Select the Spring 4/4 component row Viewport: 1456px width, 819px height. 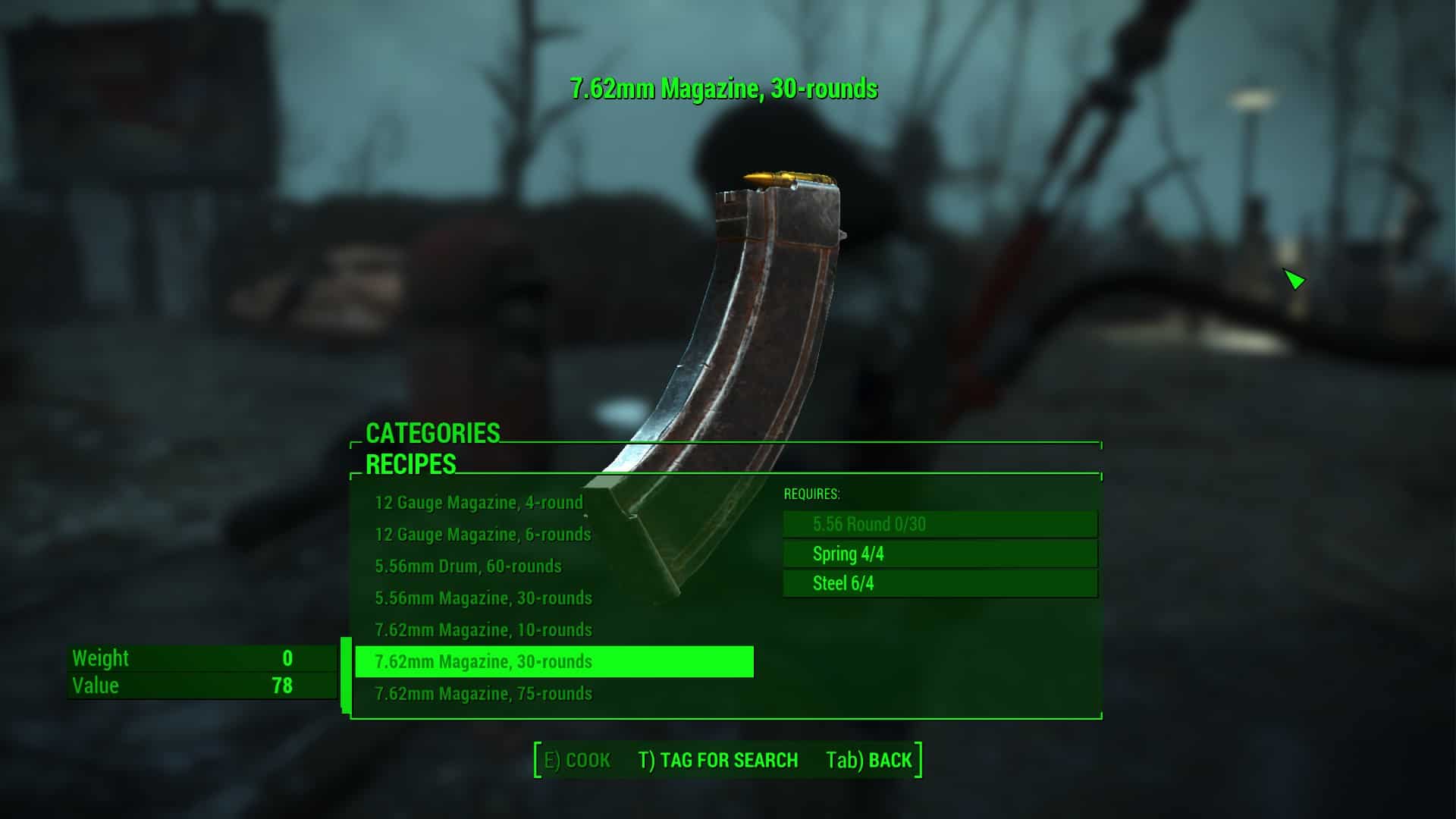pyautogui.click(x=940, y=554)
